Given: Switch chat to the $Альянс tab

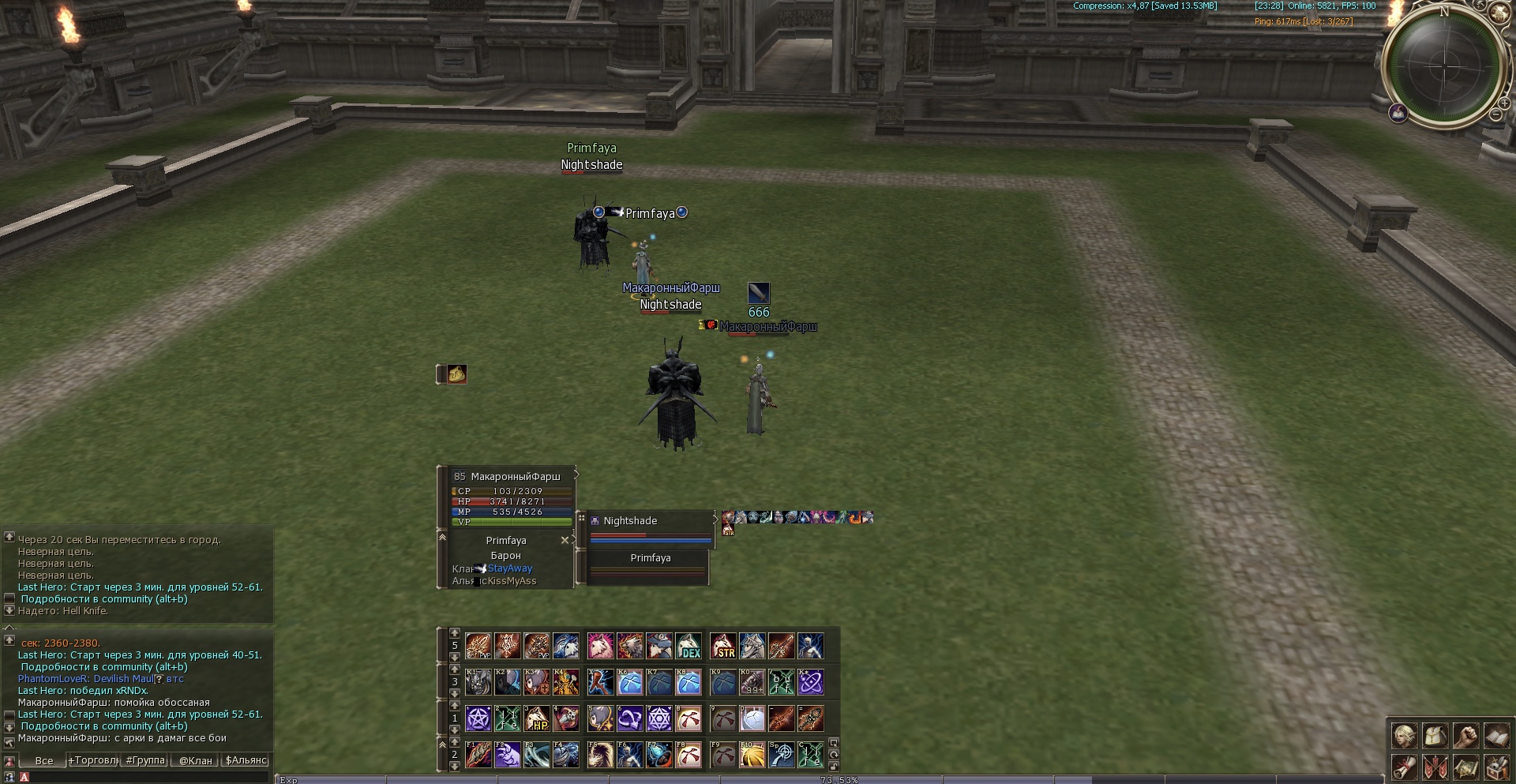Looking at the screenshot, I should tap(246, 760).
